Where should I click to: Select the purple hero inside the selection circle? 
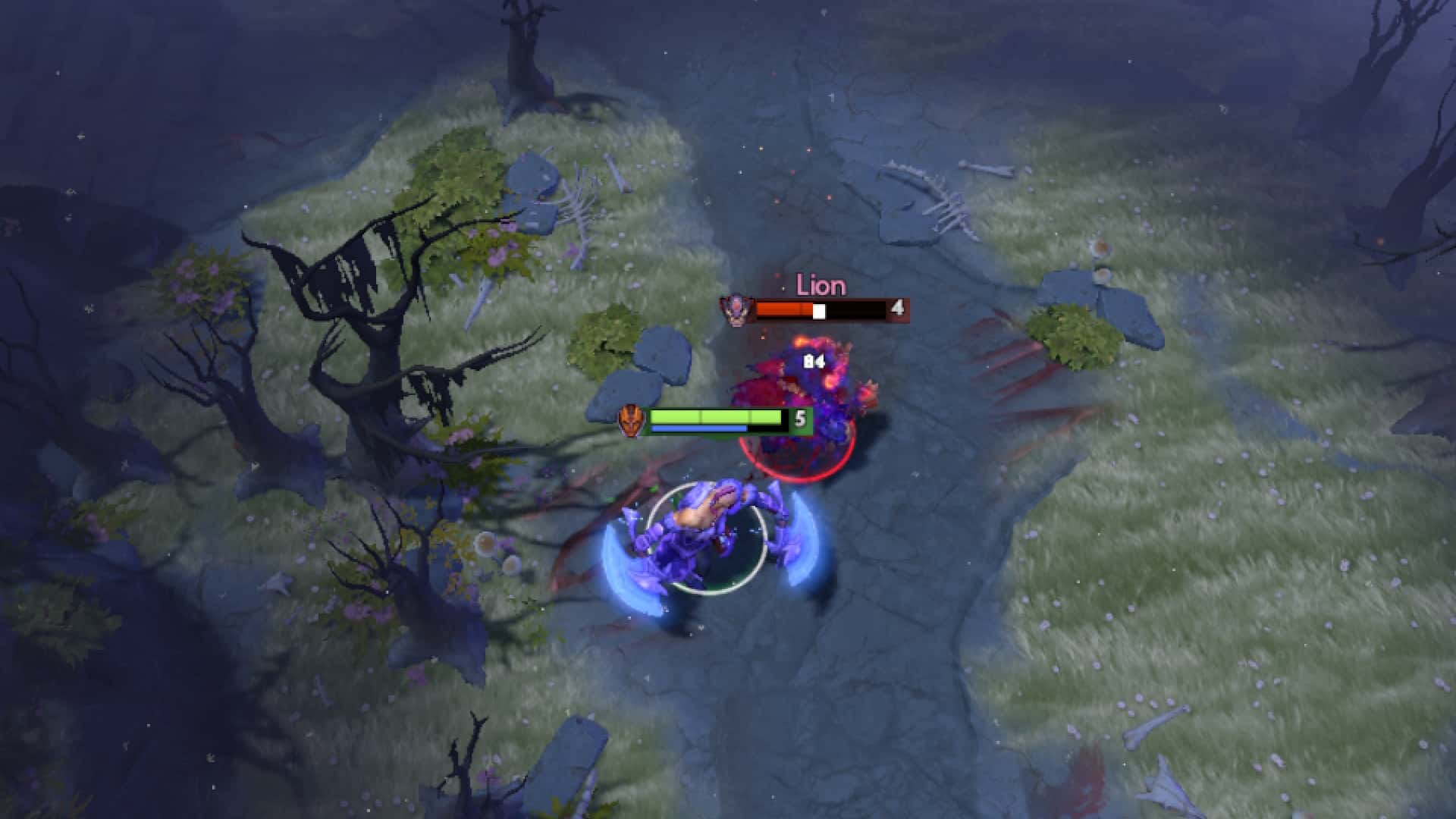[x=705, y=531]
